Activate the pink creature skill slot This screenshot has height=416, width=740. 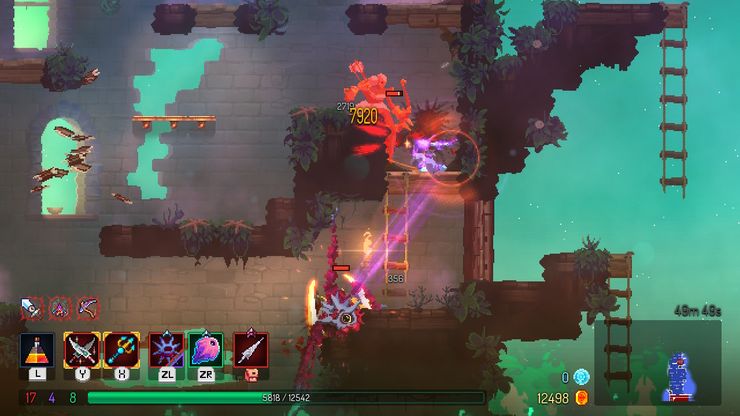click(x=204, y=351)
